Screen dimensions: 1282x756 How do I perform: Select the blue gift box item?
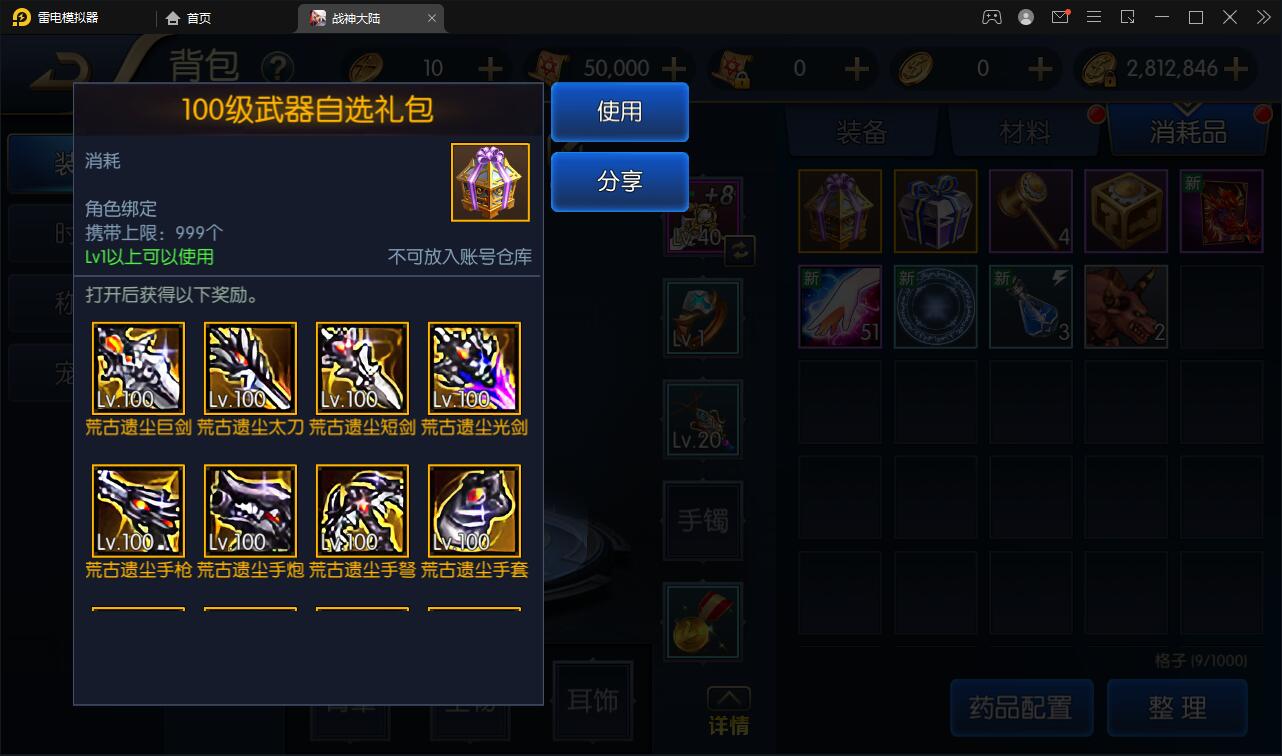935,211
